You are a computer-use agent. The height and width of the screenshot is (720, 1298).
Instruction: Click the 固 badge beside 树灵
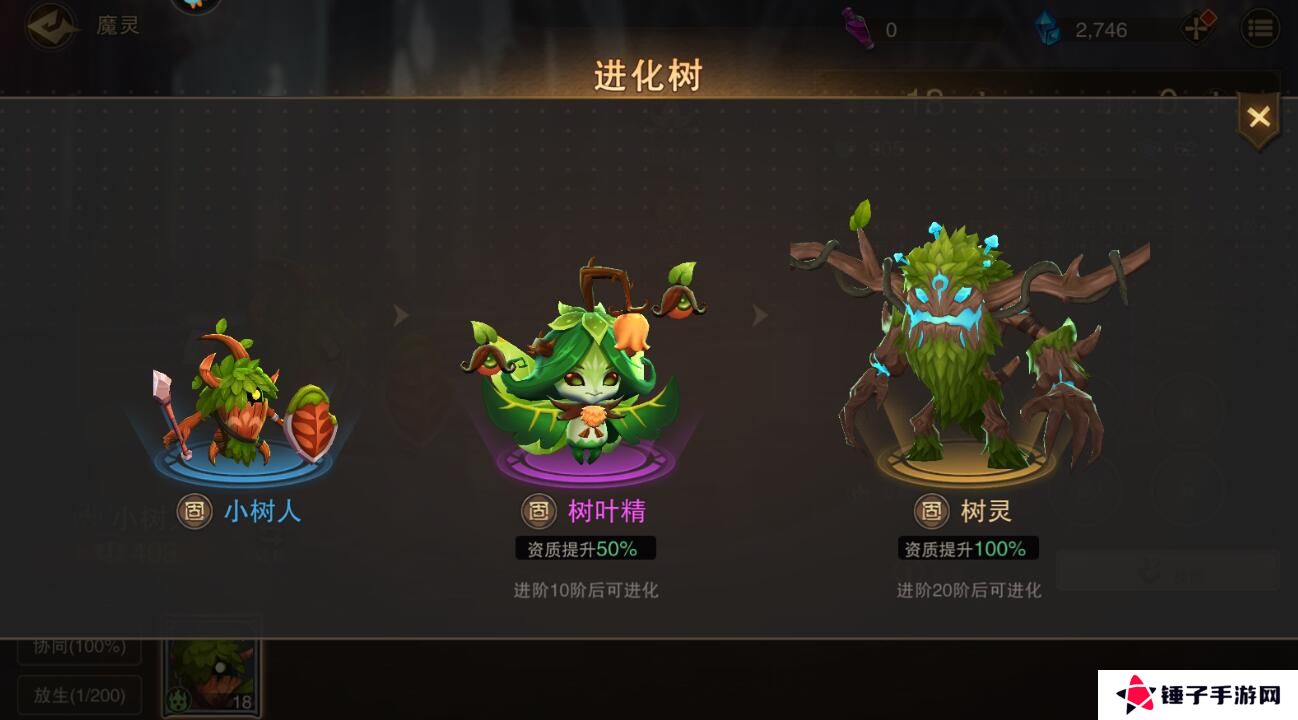931,511
